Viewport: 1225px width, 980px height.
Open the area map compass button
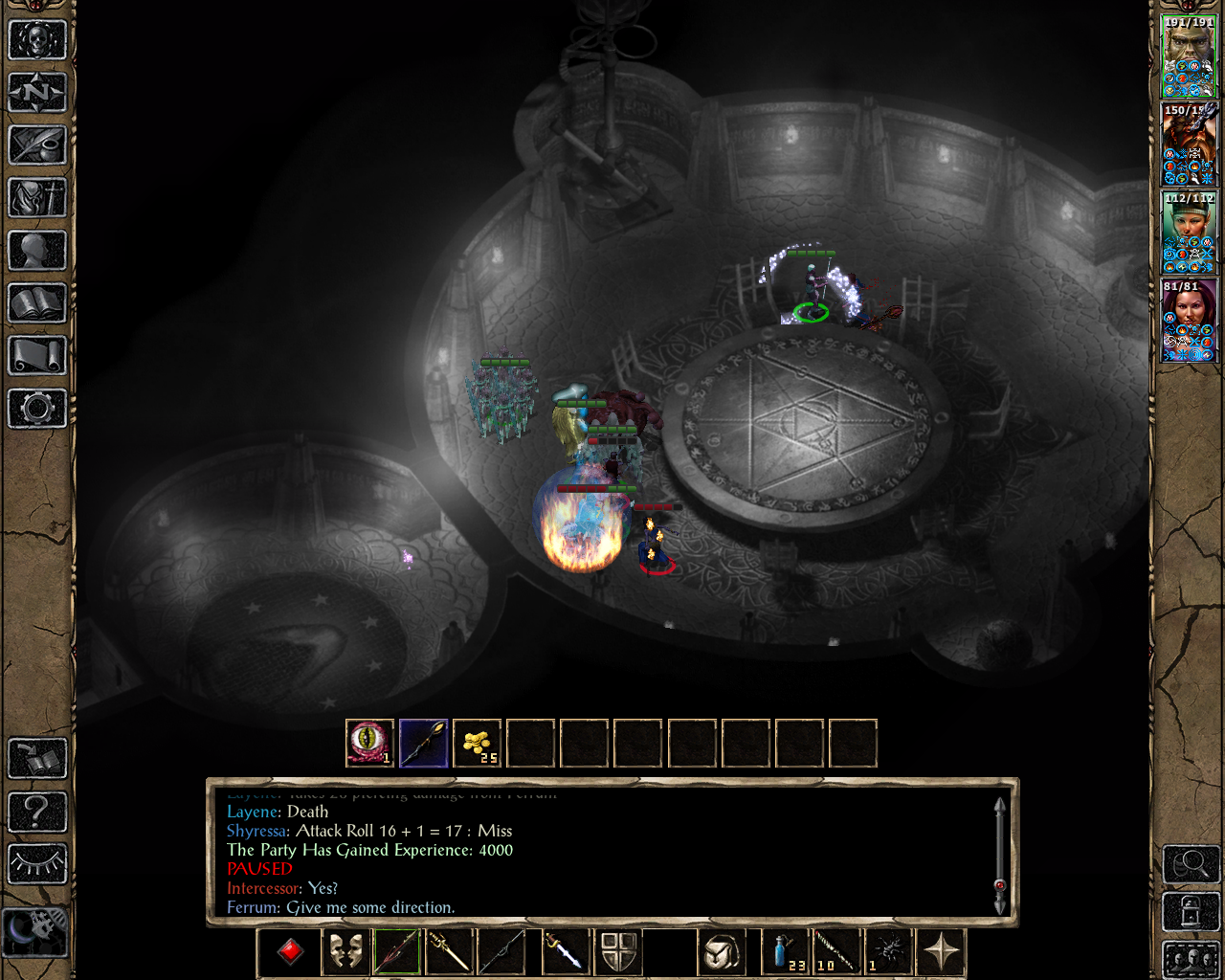pyautogui.click(x=37, y=93)
